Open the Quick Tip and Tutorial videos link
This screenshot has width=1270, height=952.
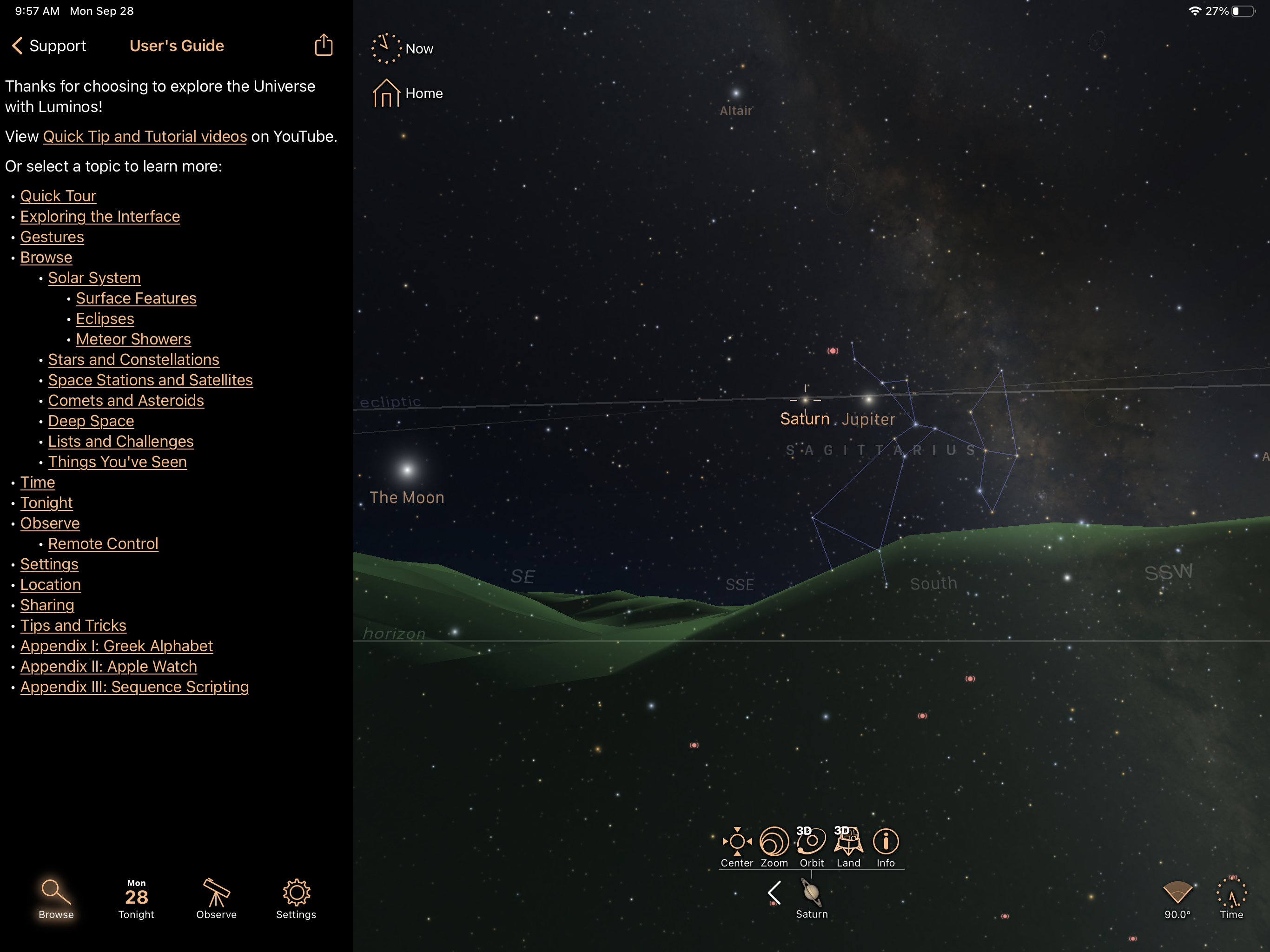pos(145,137)
